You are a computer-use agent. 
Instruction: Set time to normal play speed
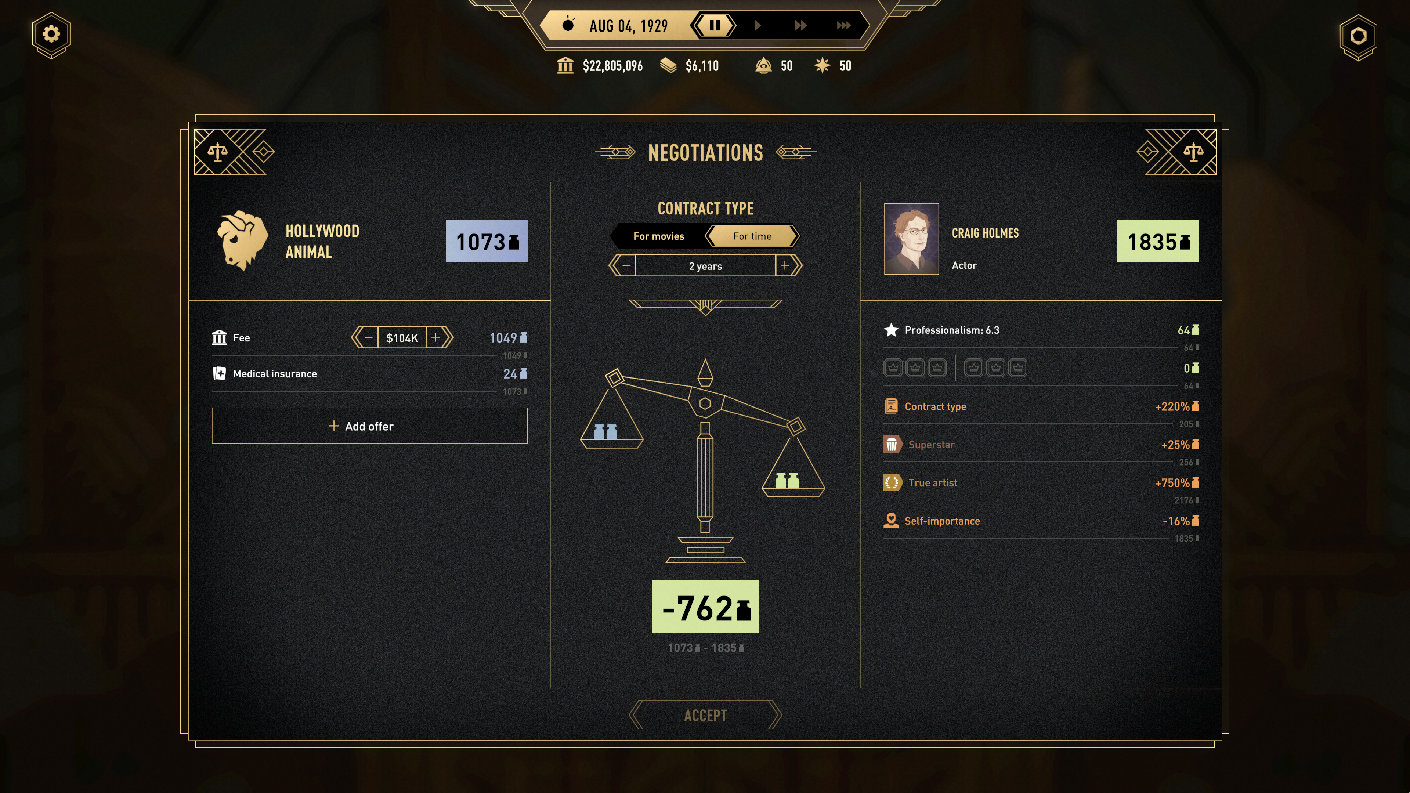(x=758, y=26)
